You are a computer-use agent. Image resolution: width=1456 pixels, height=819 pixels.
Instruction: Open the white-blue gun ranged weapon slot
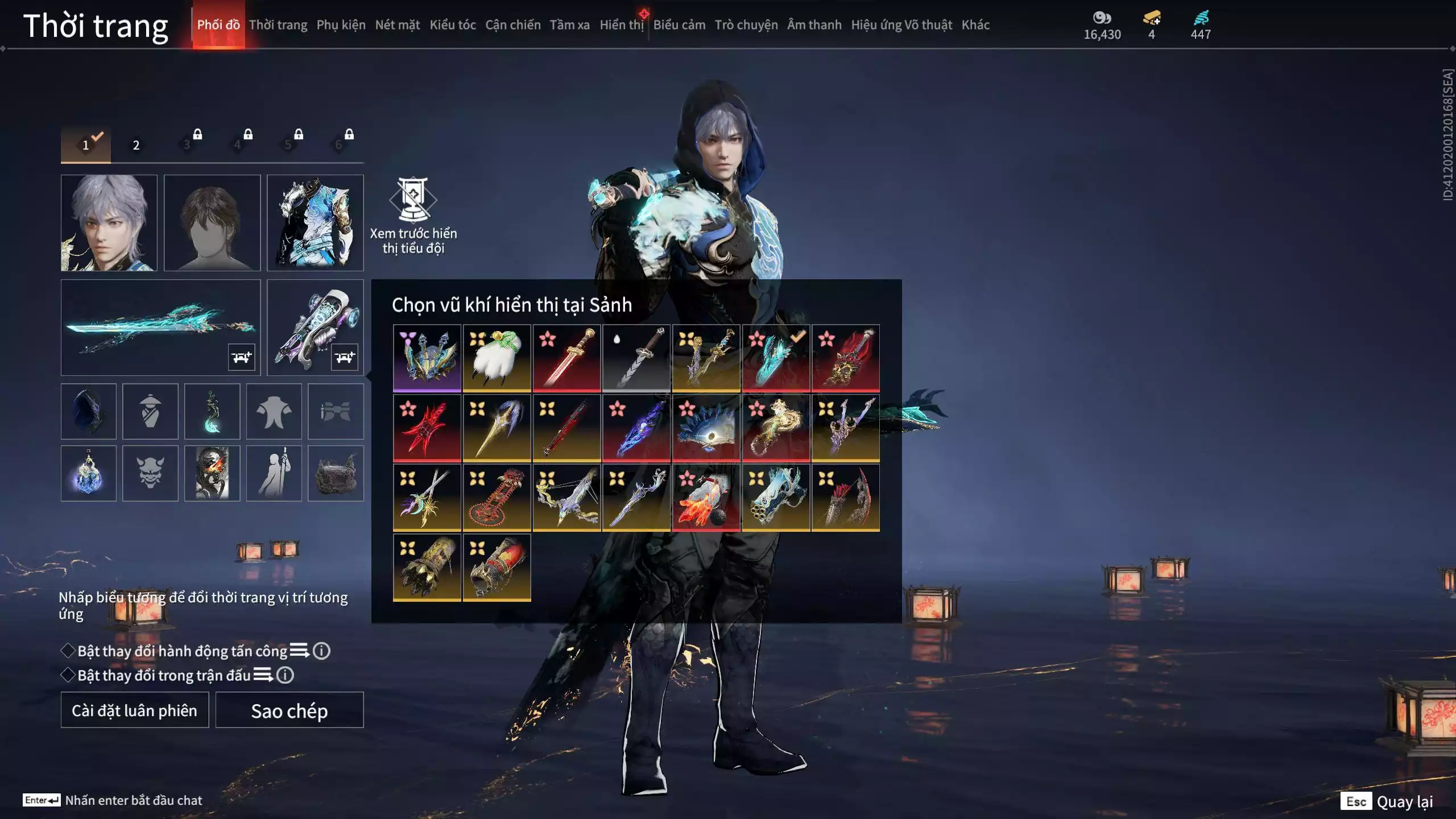pos(315,327)
